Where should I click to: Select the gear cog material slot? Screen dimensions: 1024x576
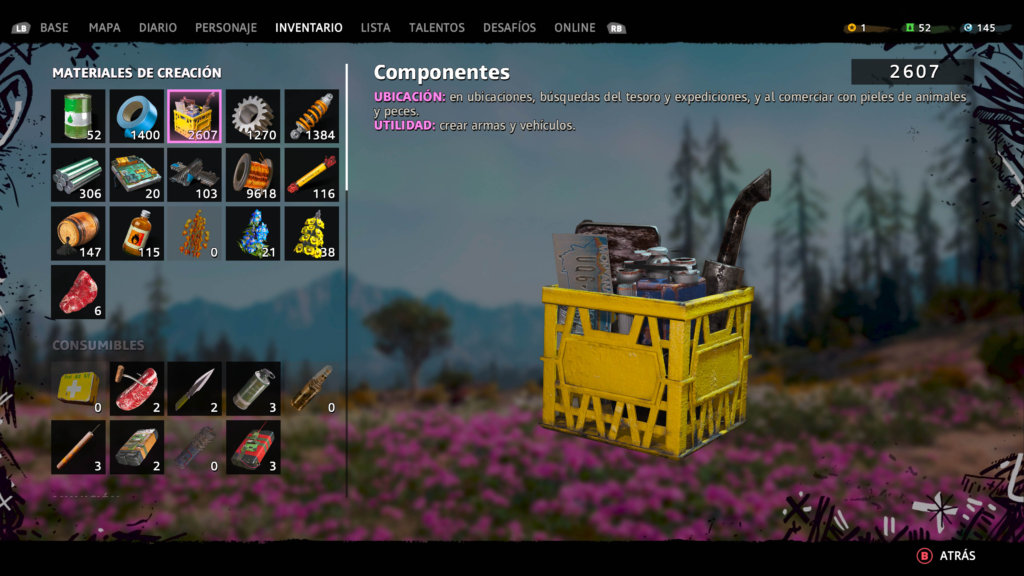pyautogui.click(x=253, y=117)
